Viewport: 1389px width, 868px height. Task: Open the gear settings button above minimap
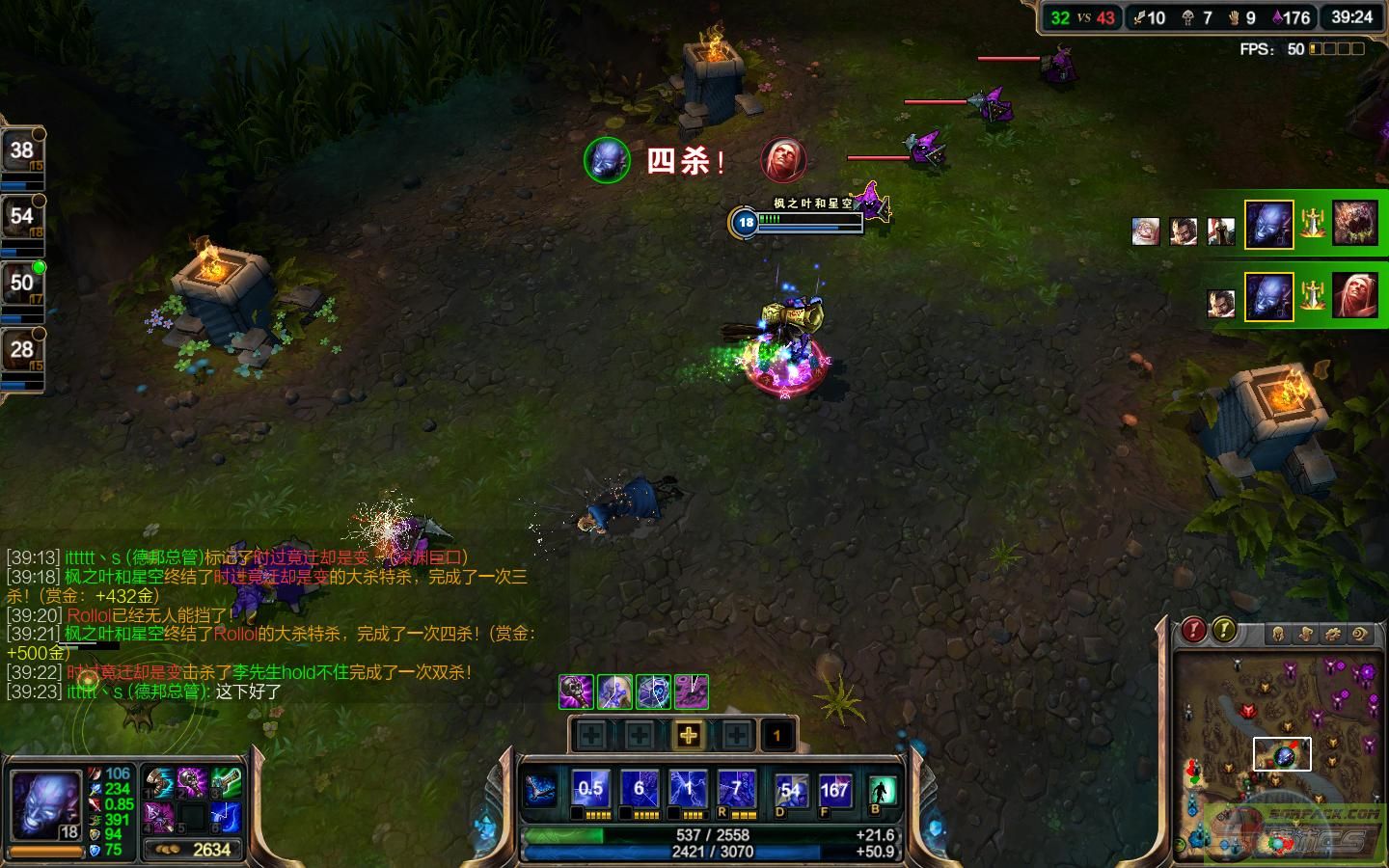pos(1332,634)
